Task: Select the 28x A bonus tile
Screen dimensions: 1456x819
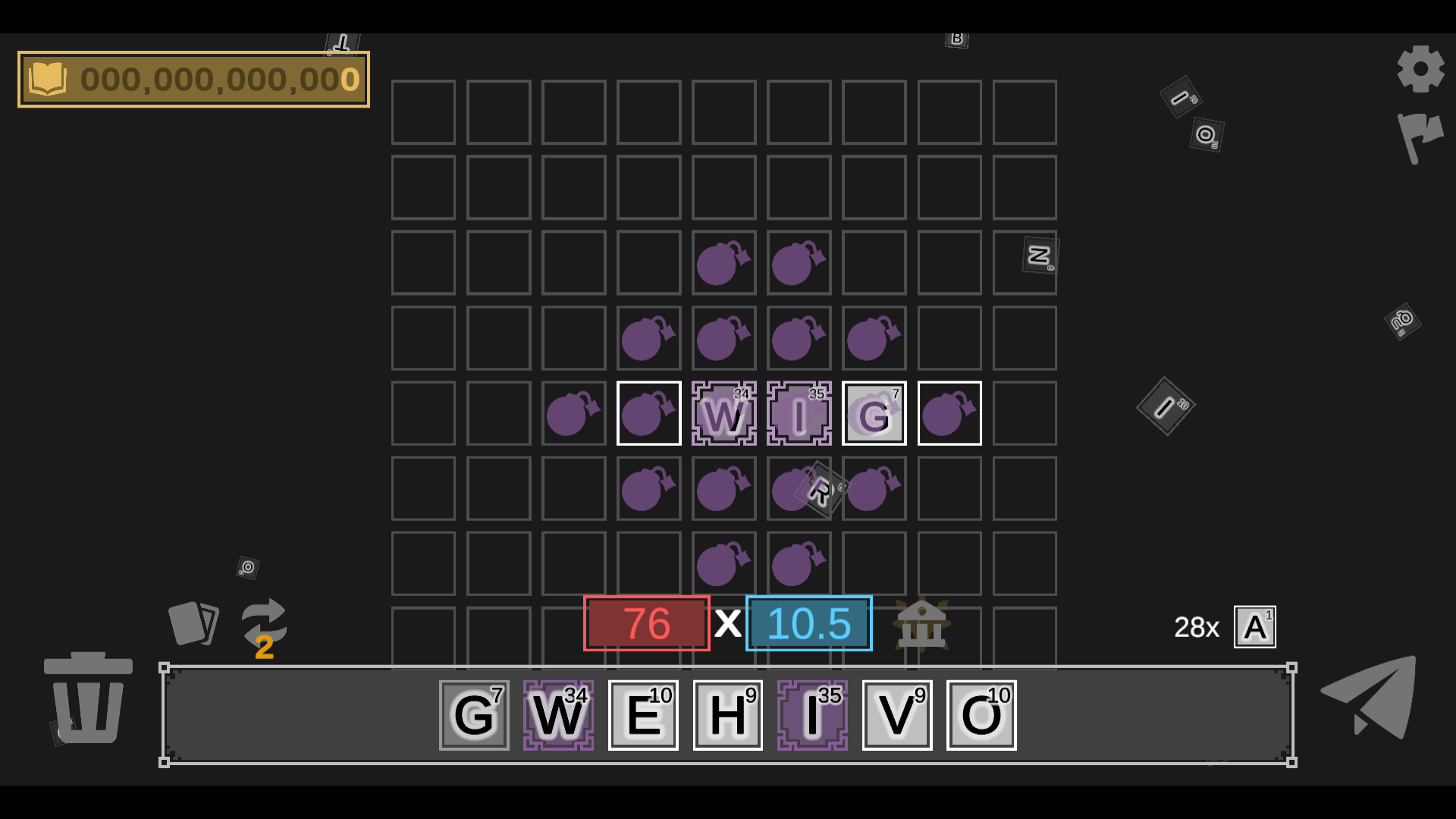Action: click(x=1255, y=626)
